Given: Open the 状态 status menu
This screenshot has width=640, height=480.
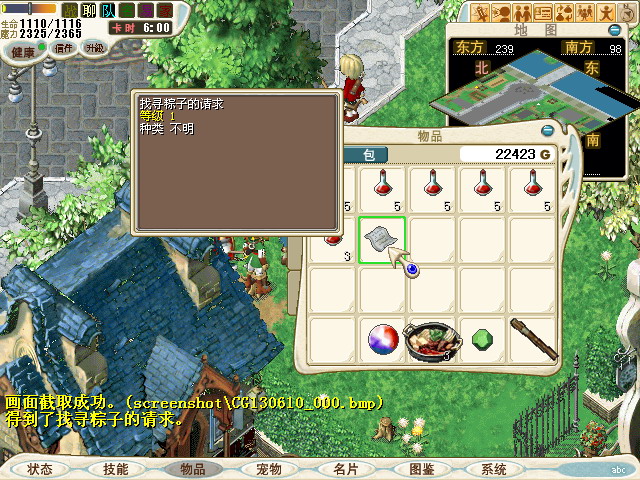Looking at the screenshot, I should pyautogui.click(x=40, y=468).
